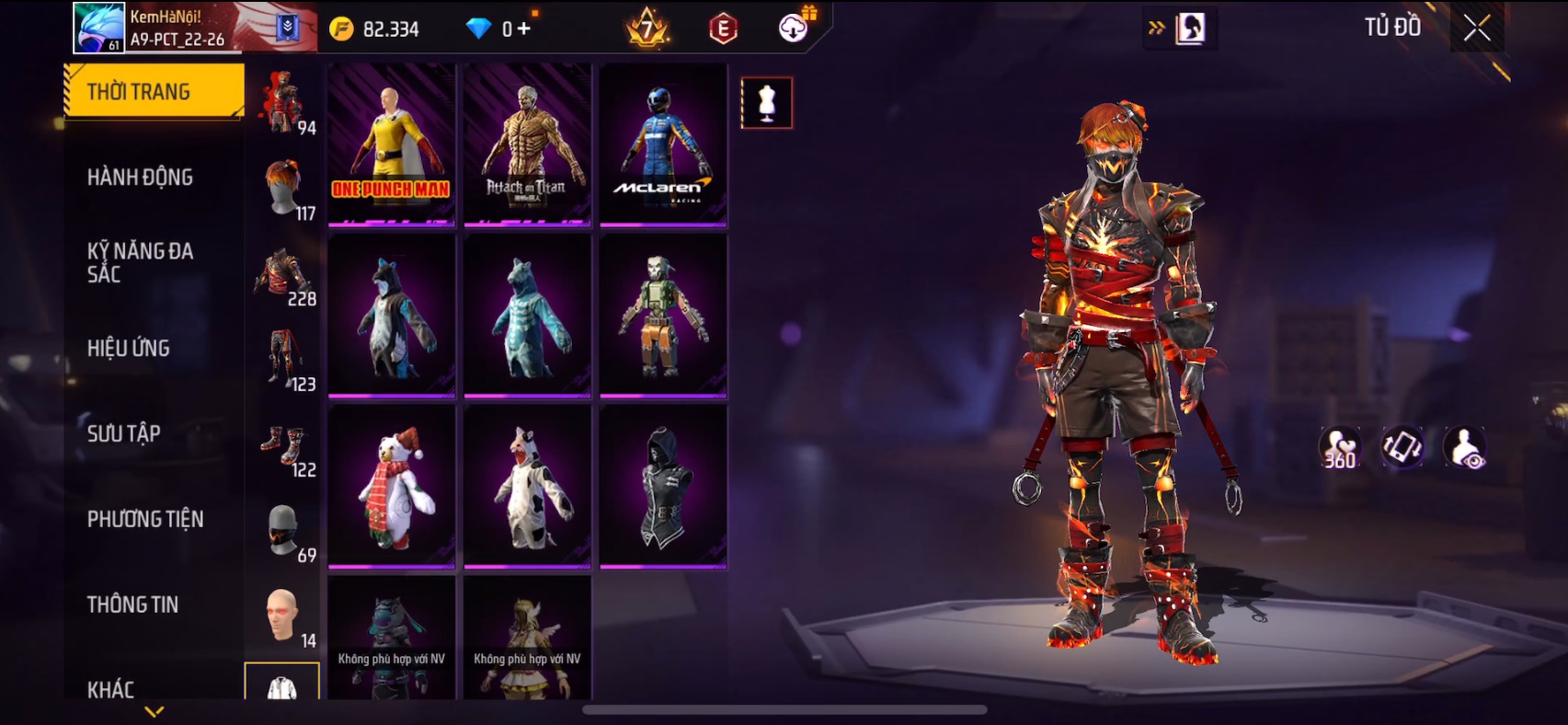
Task: Open the Hành Động menu
Action: [140, 177]
